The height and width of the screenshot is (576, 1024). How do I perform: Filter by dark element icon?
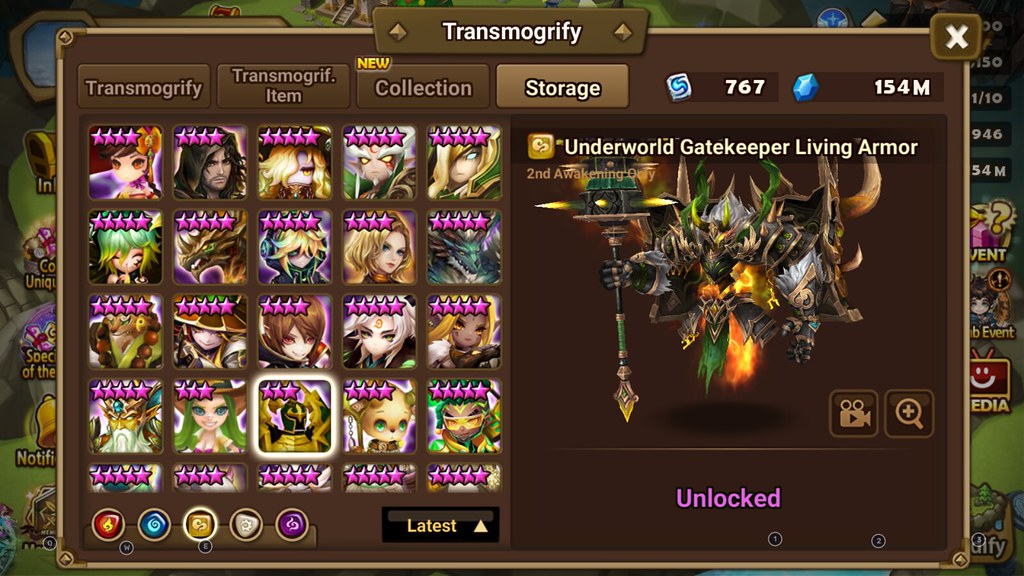[x=292, y=523]
